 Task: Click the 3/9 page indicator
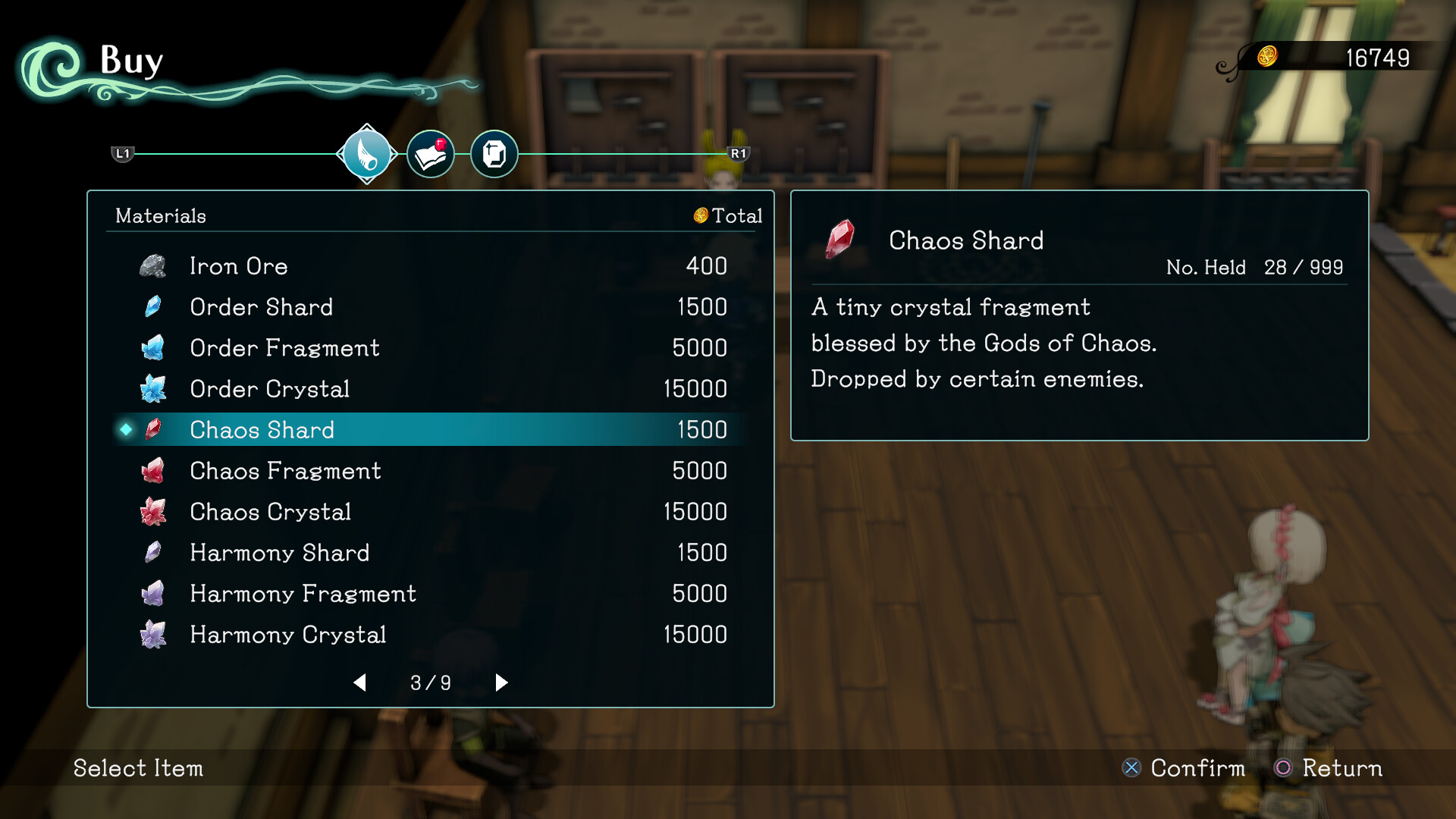coord(430,682)
